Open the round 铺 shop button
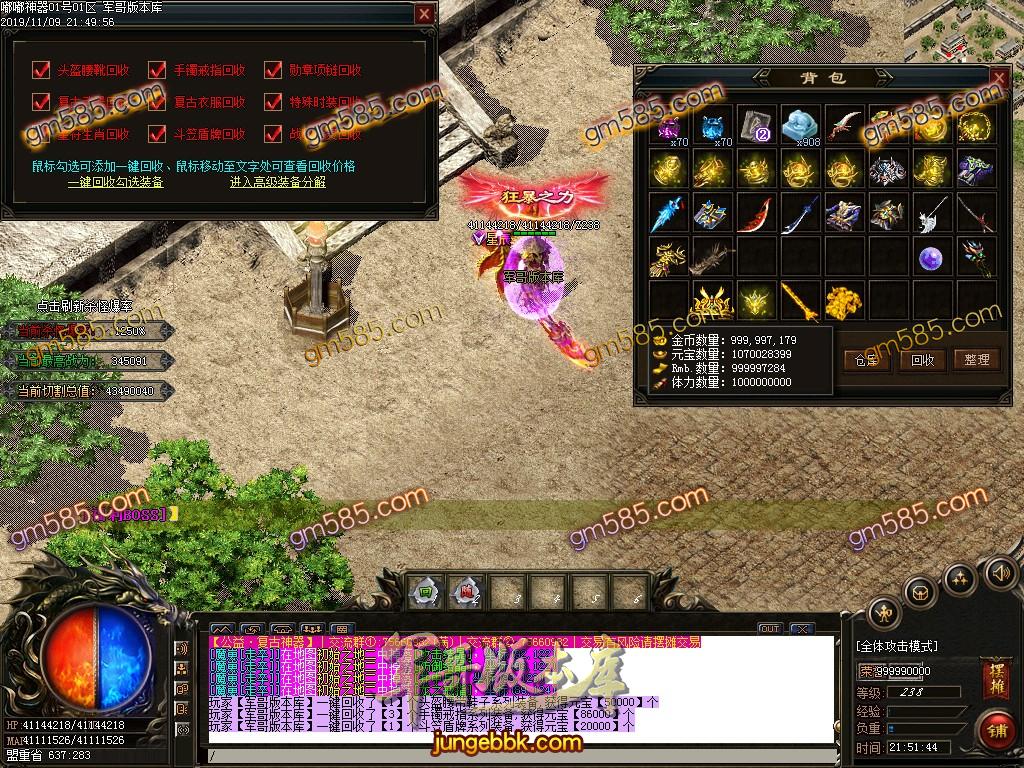This screenshot has width=1024, height=768. pyautogui.click(x=995, y=729)
